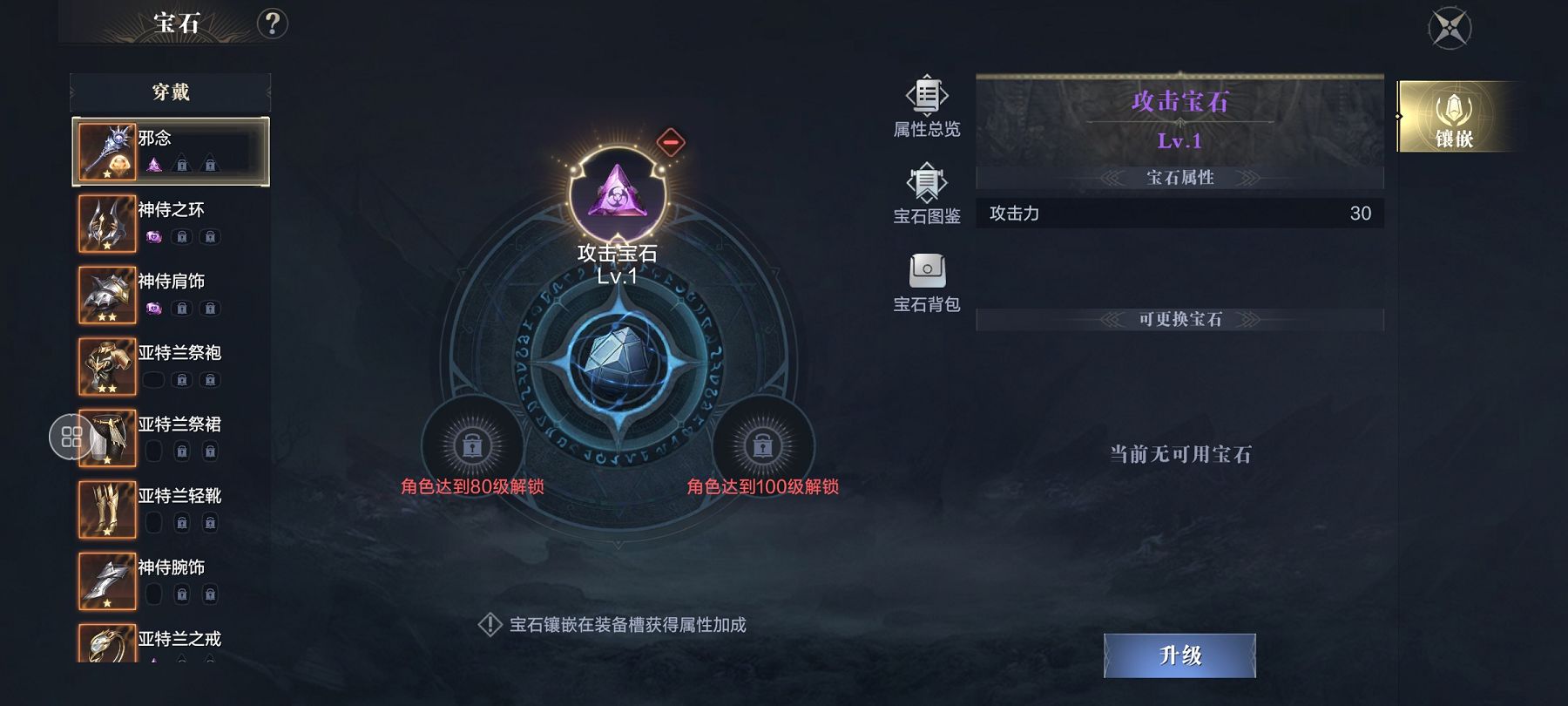
Task: Open the 属性总览 attribute overview
Action: pos(926,106)
